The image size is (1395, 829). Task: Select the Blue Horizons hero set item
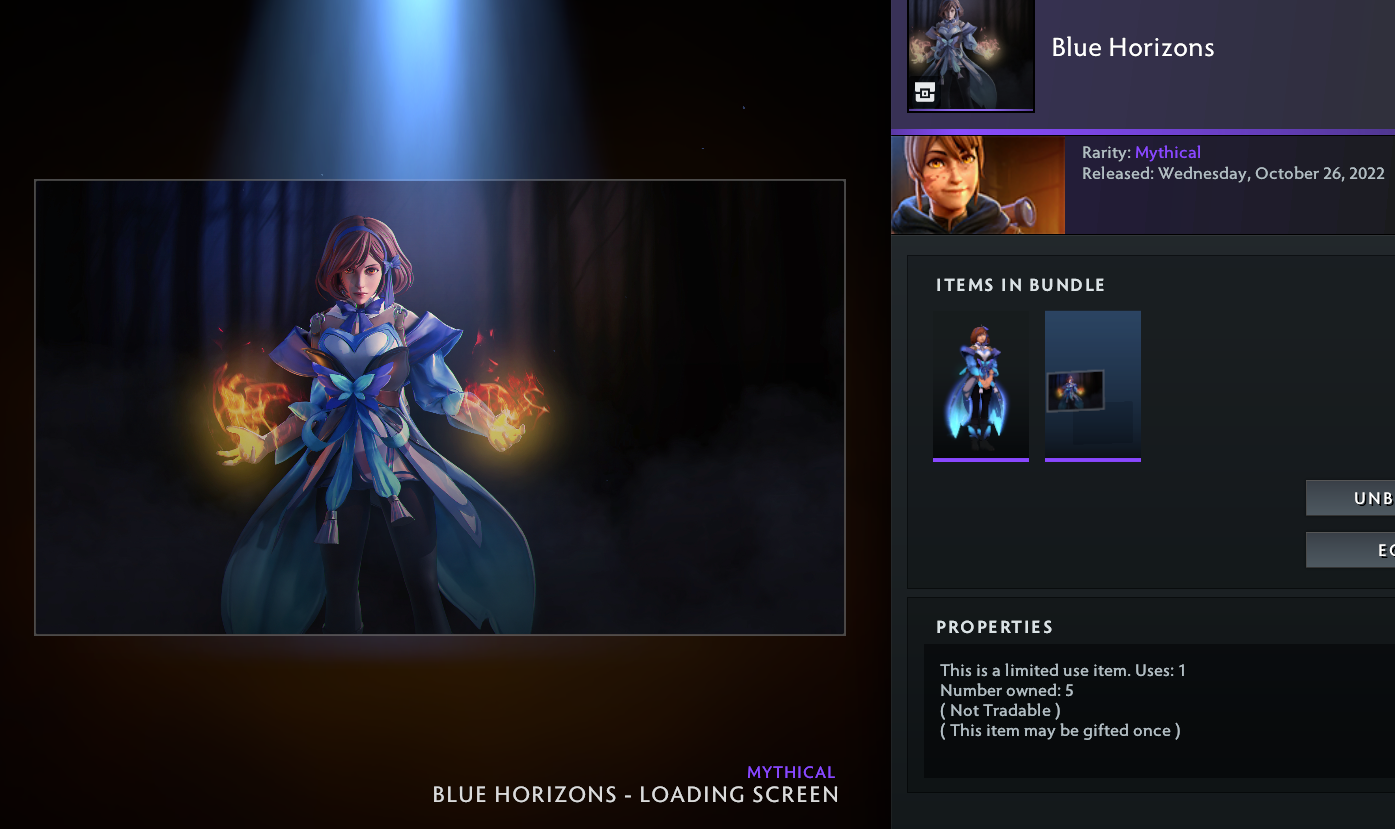coord(980,385)
